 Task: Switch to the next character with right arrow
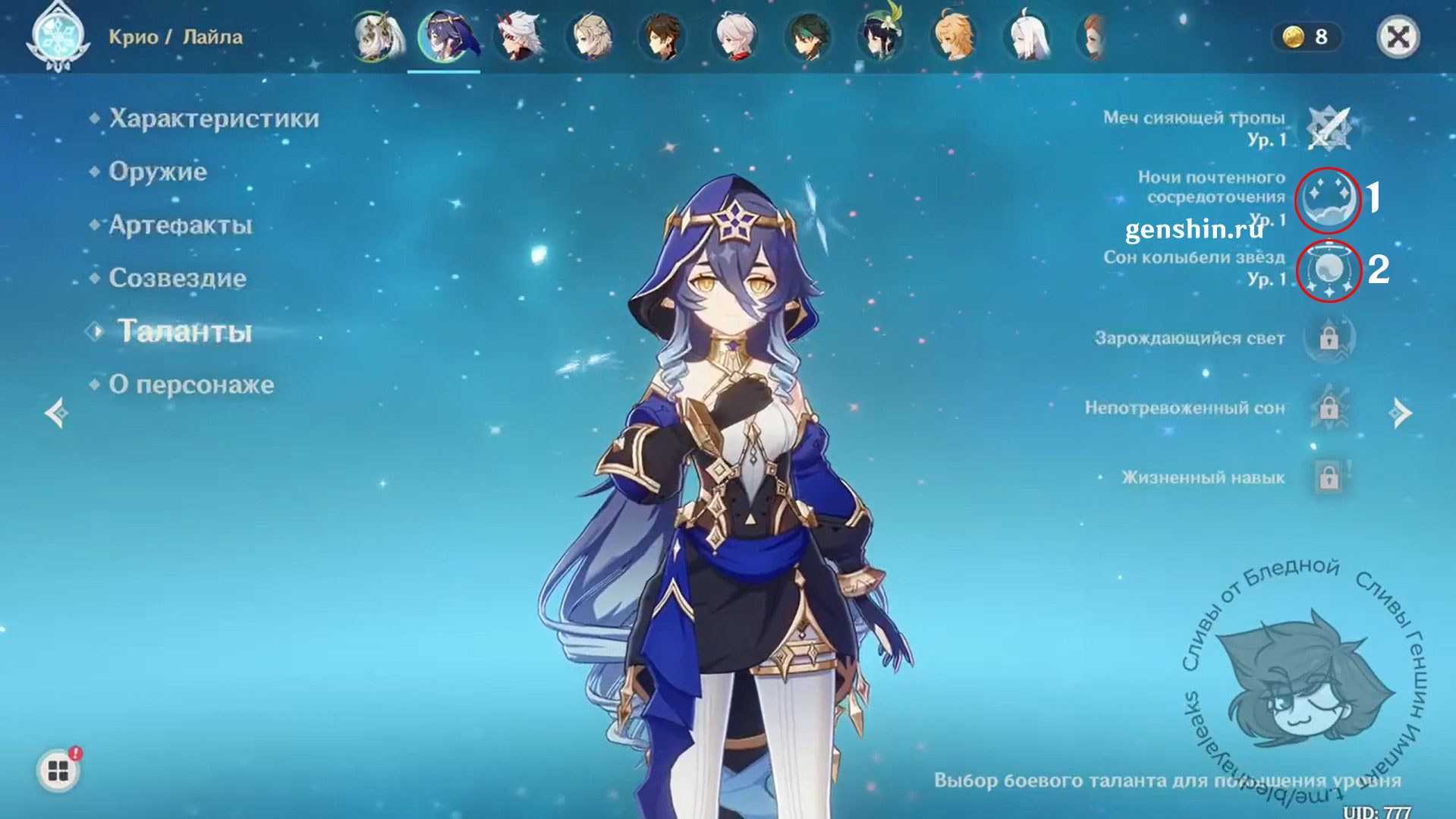tap(1400, 413)
